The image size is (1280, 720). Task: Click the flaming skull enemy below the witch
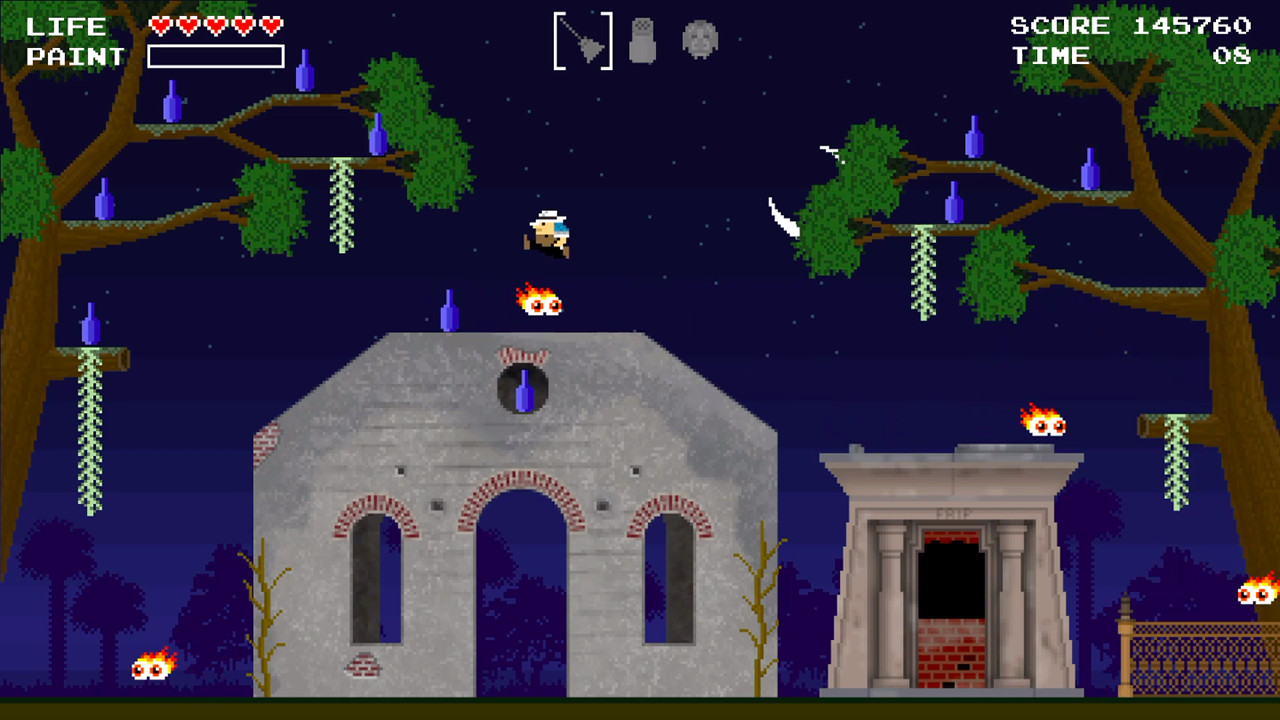tap(541, 303)
